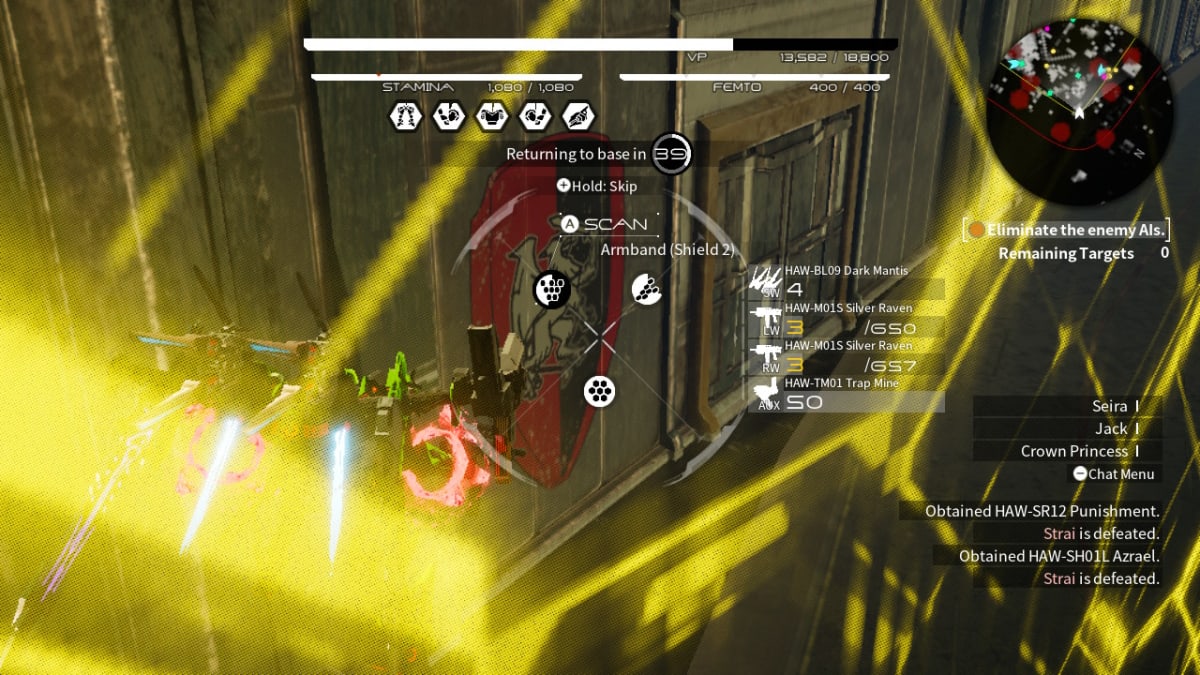Select the Dark Mantis shoulder weapon slot
The height and width of the screenshot is (675, 1200).
tap(846, 281)
